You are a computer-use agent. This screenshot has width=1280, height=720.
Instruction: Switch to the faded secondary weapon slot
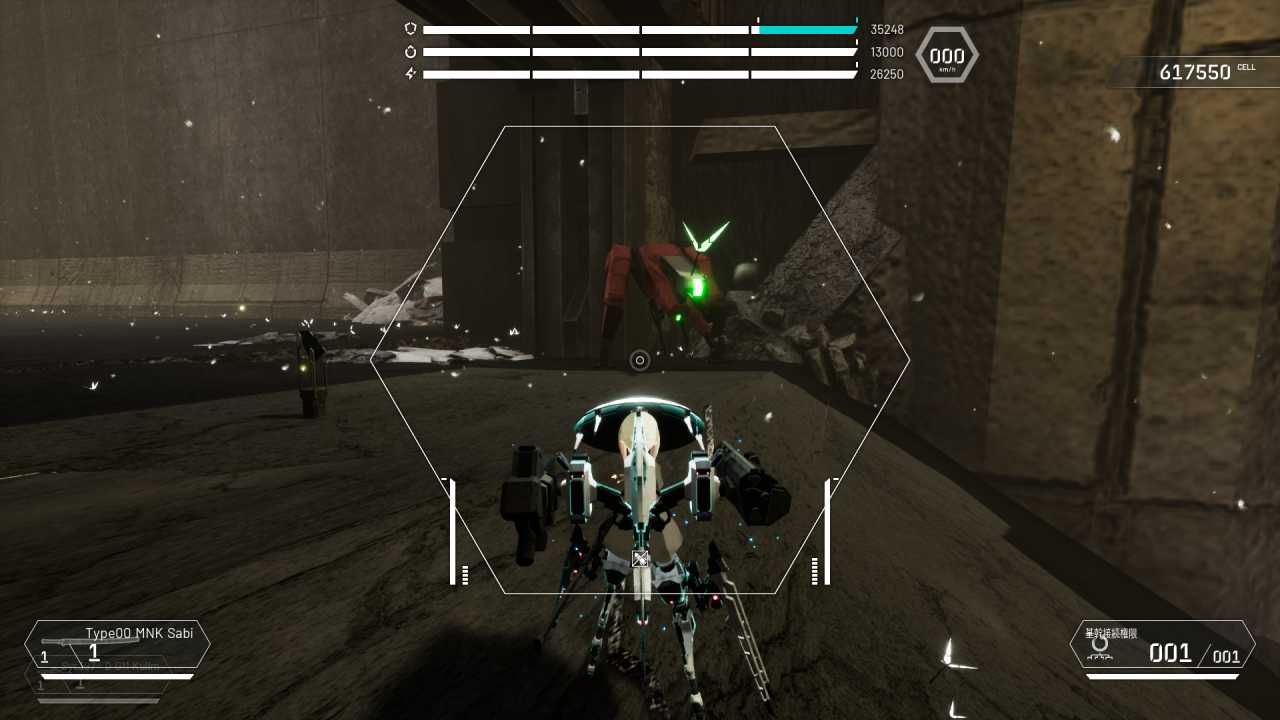100,681
